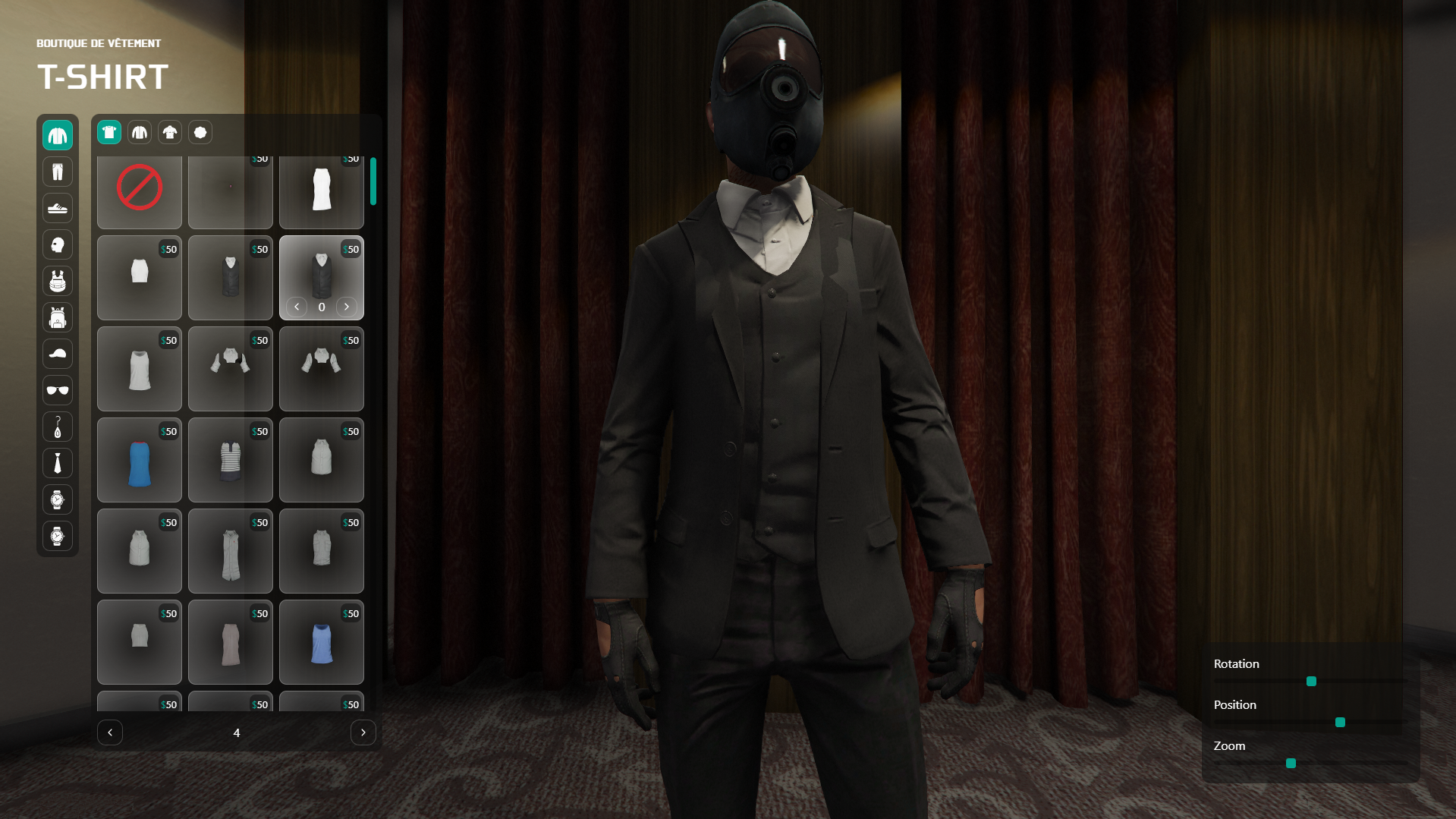The height and width of the screenshot is (819, 1456).
Task: Click the previous page arrow button
Action: click(x=110, y=732)
